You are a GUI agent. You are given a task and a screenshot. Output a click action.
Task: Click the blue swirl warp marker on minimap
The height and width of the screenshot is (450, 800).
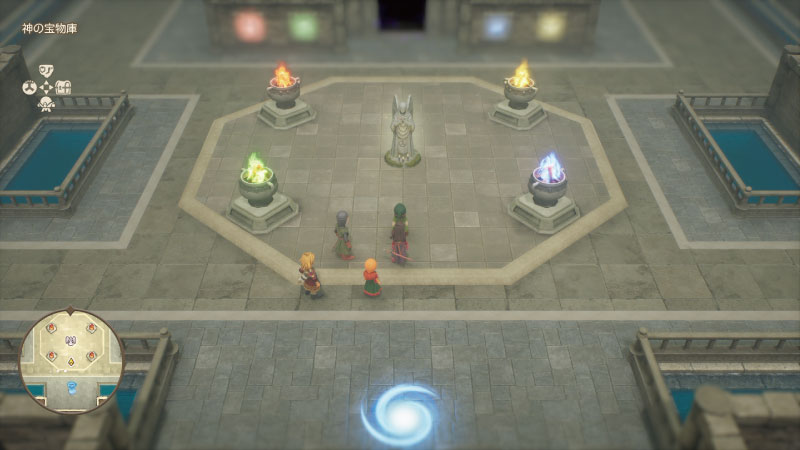tap(71, 388)
